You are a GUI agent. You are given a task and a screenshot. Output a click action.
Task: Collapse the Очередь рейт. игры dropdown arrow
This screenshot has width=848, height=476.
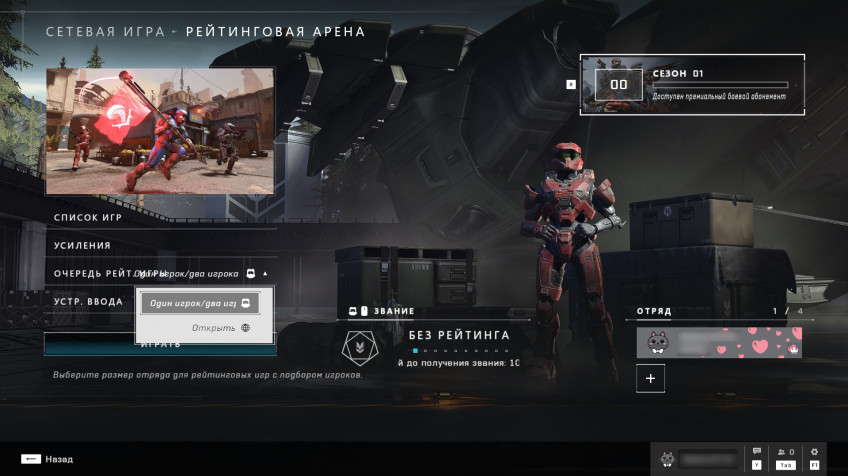click(265, 273)
